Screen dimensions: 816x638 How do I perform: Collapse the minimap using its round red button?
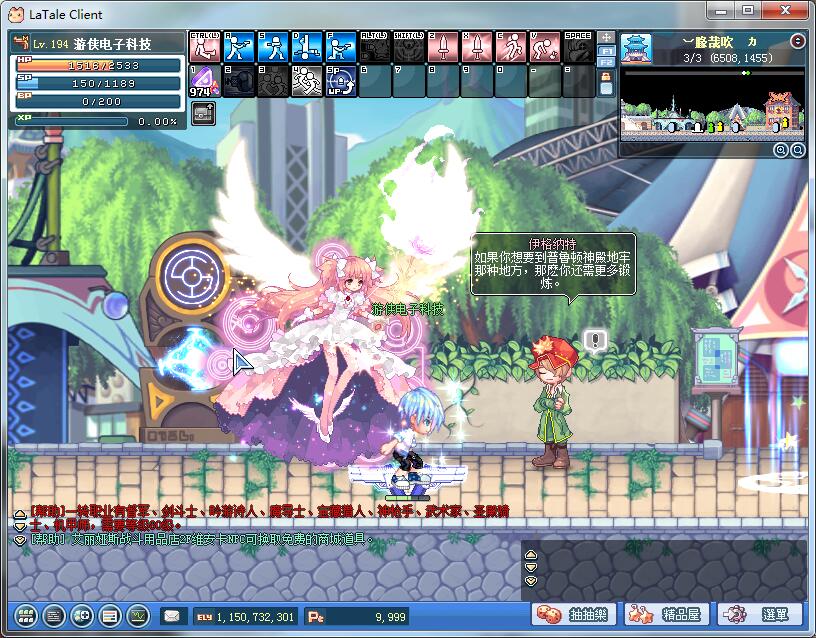797,42
